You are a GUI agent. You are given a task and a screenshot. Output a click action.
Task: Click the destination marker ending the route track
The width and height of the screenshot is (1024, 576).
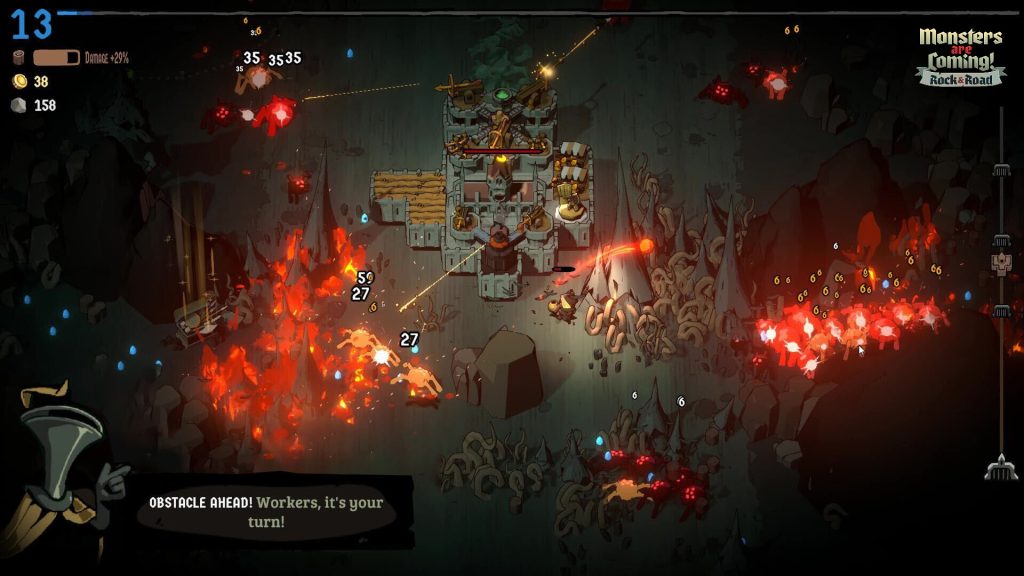click(x=1000, y=467)
